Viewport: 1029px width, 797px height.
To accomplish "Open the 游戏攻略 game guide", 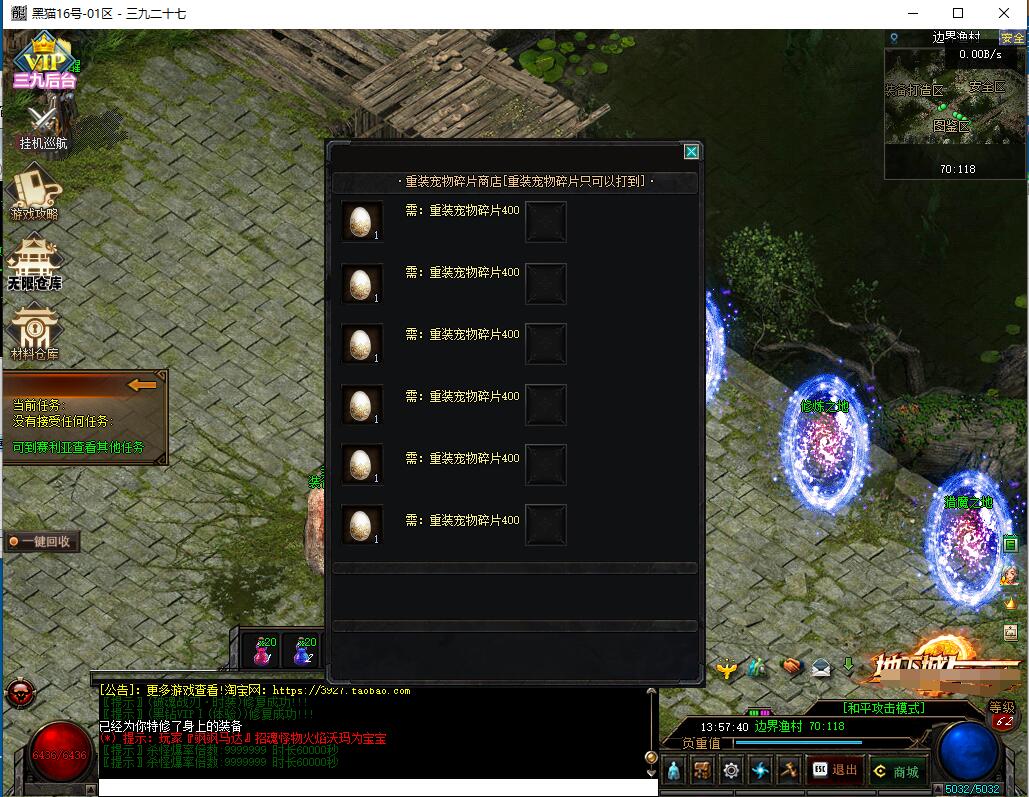I will pyautogui.click(x=36, y=193).
